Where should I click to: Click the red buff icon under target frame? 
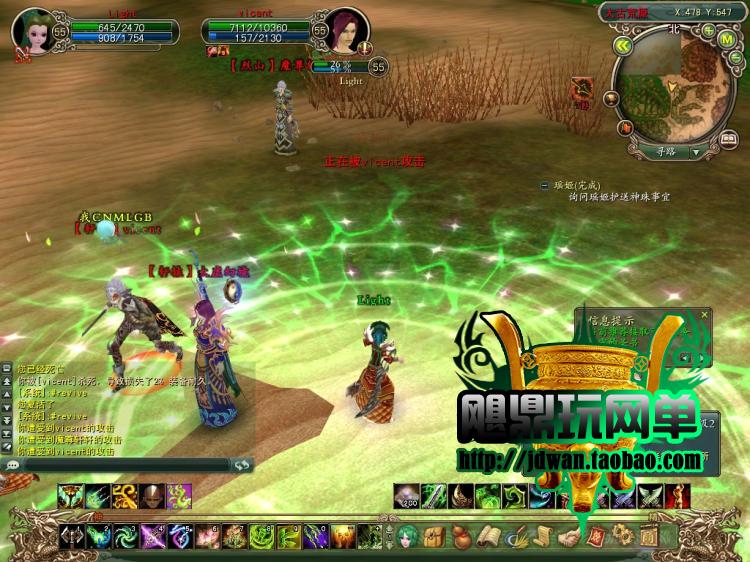click(213, 51)
